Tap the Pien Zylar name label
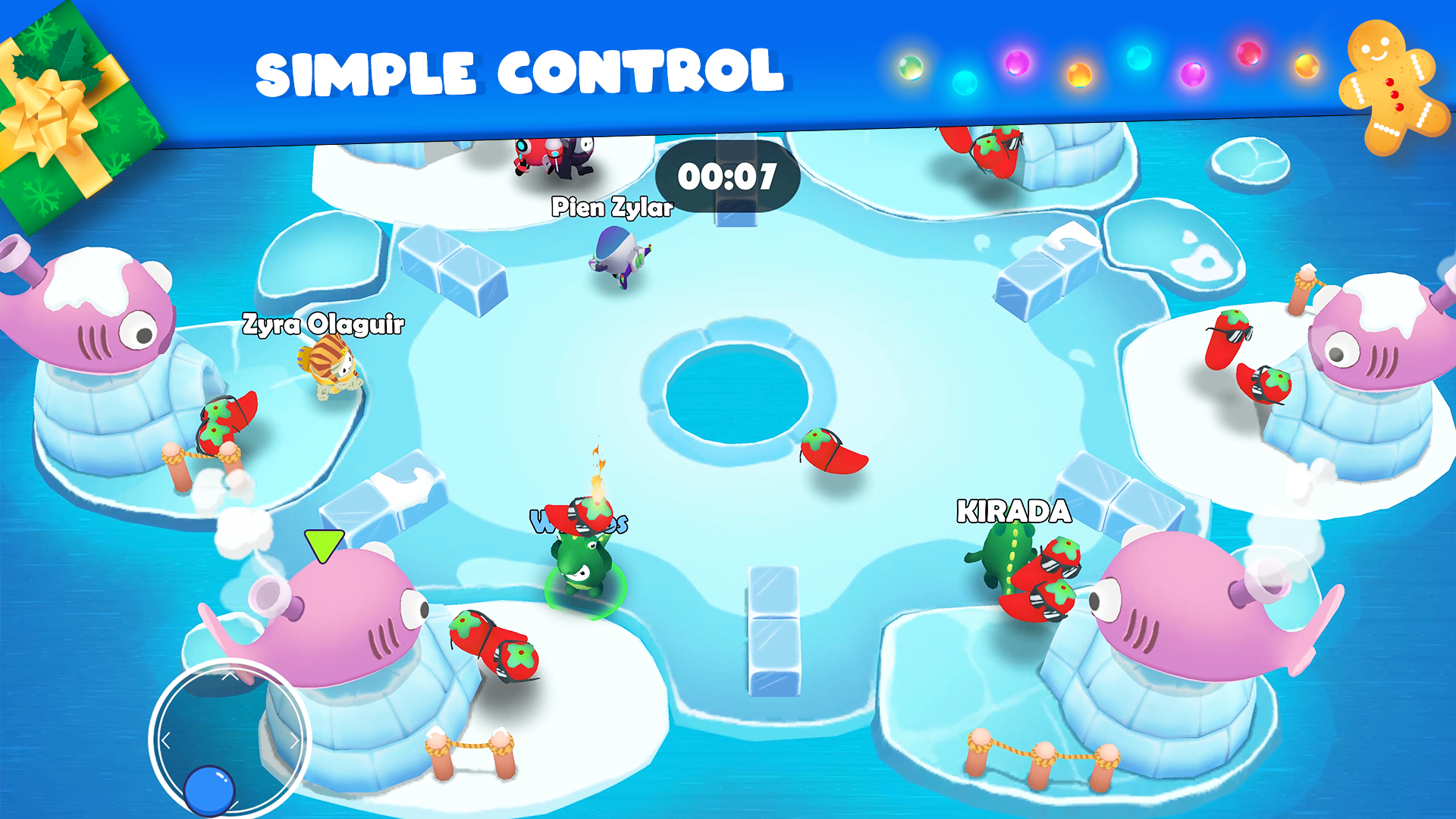 pos(611,207)
